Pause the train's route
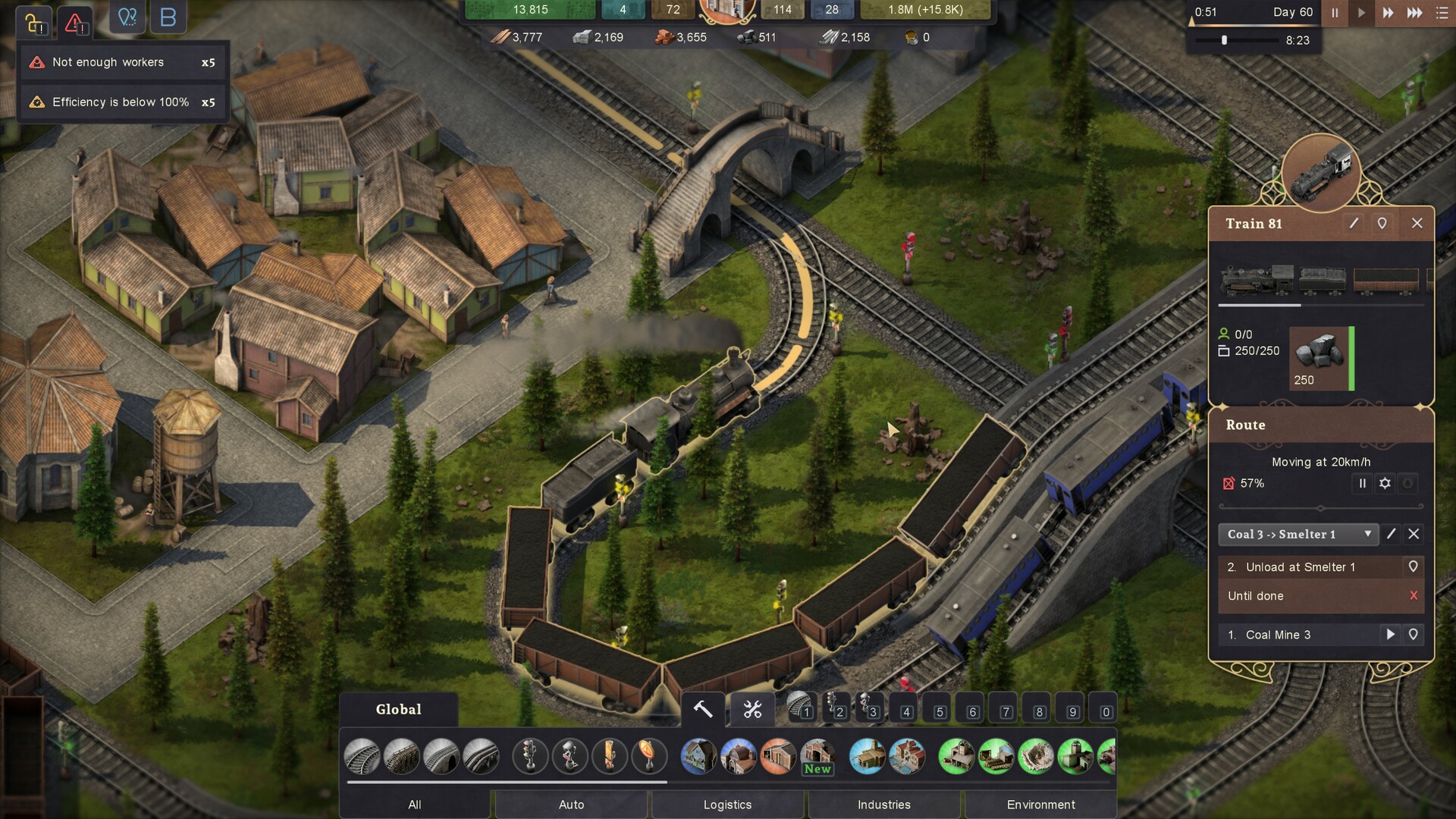Image resolution: width=1456 pixels, height=819 pixels. click(1363, 483)
